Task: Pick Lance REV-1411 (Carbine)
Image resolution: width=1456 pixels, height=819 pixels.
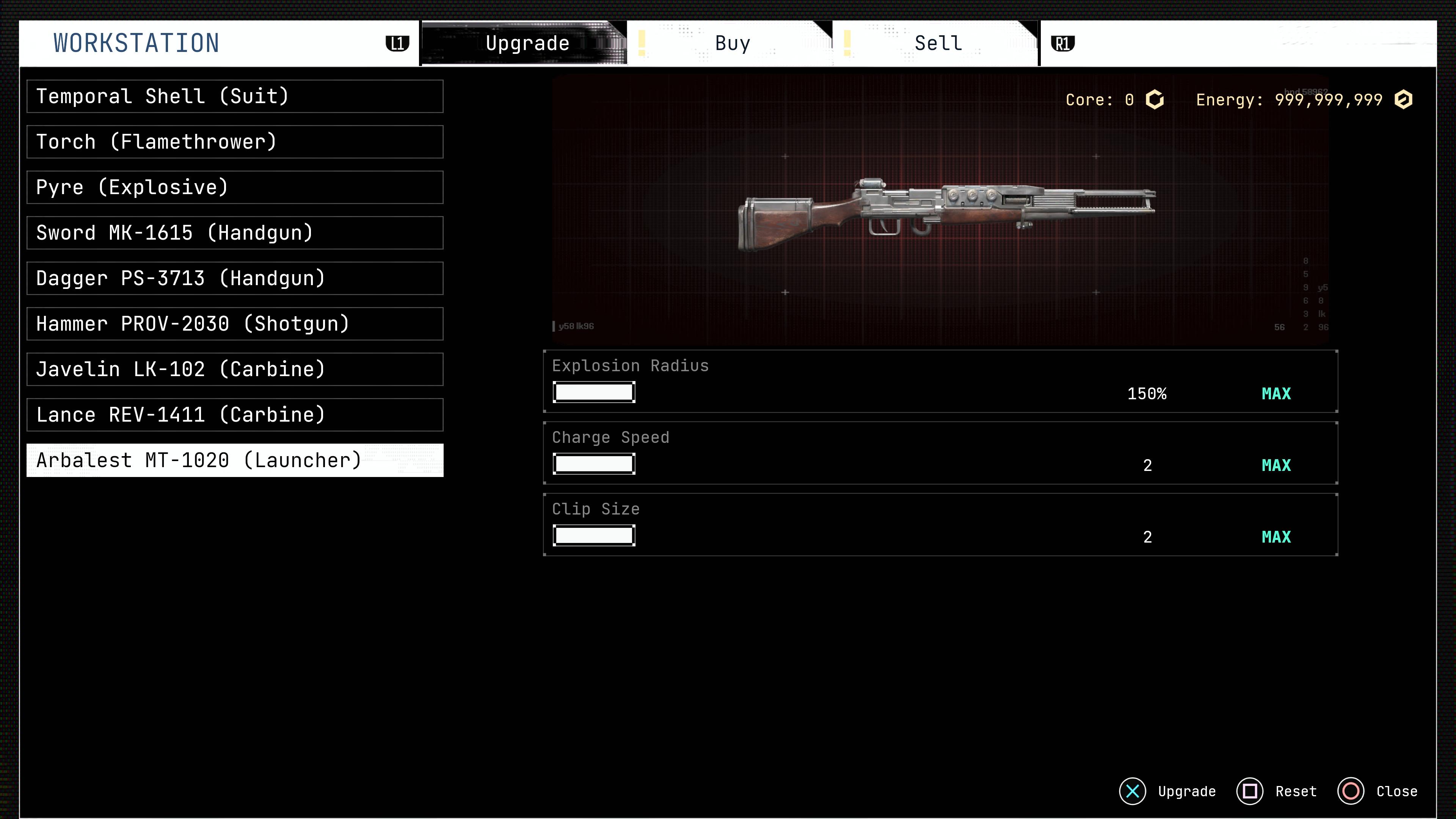Action: click(235, 415)
